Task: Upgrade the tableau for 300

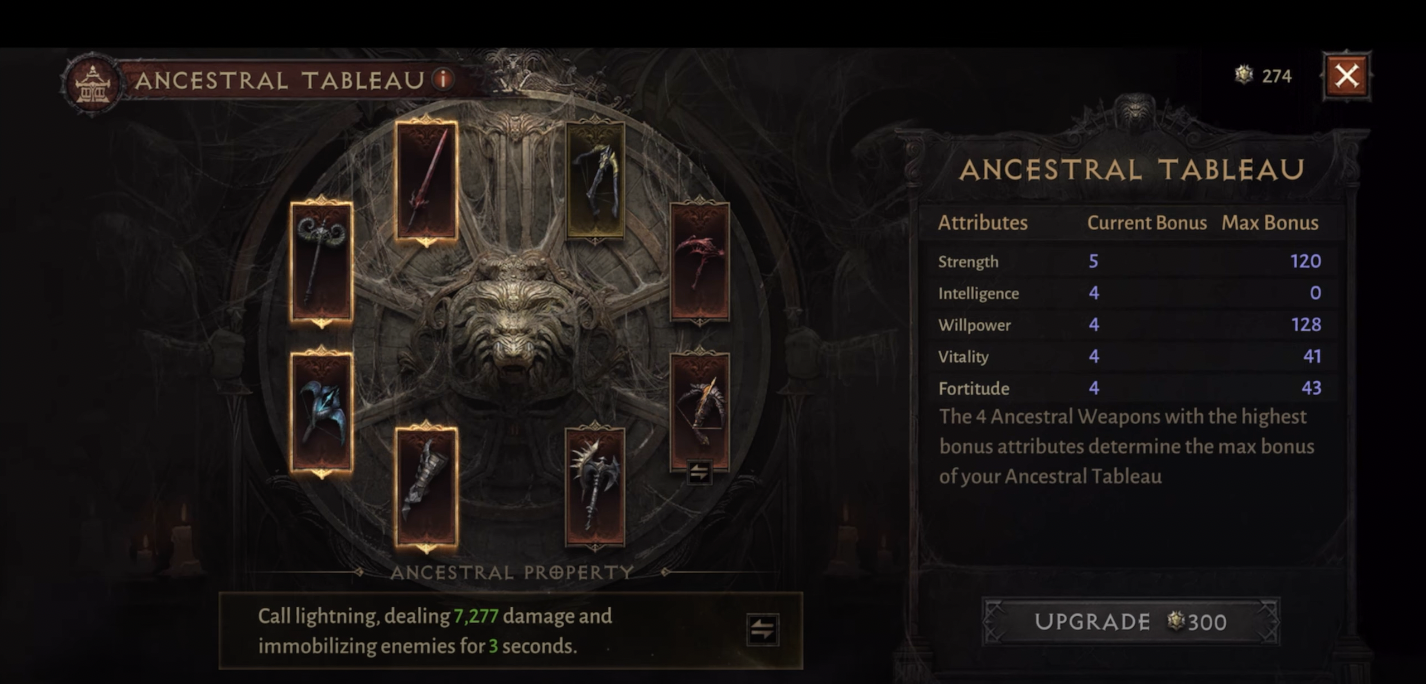Action: coord(1130,622)
